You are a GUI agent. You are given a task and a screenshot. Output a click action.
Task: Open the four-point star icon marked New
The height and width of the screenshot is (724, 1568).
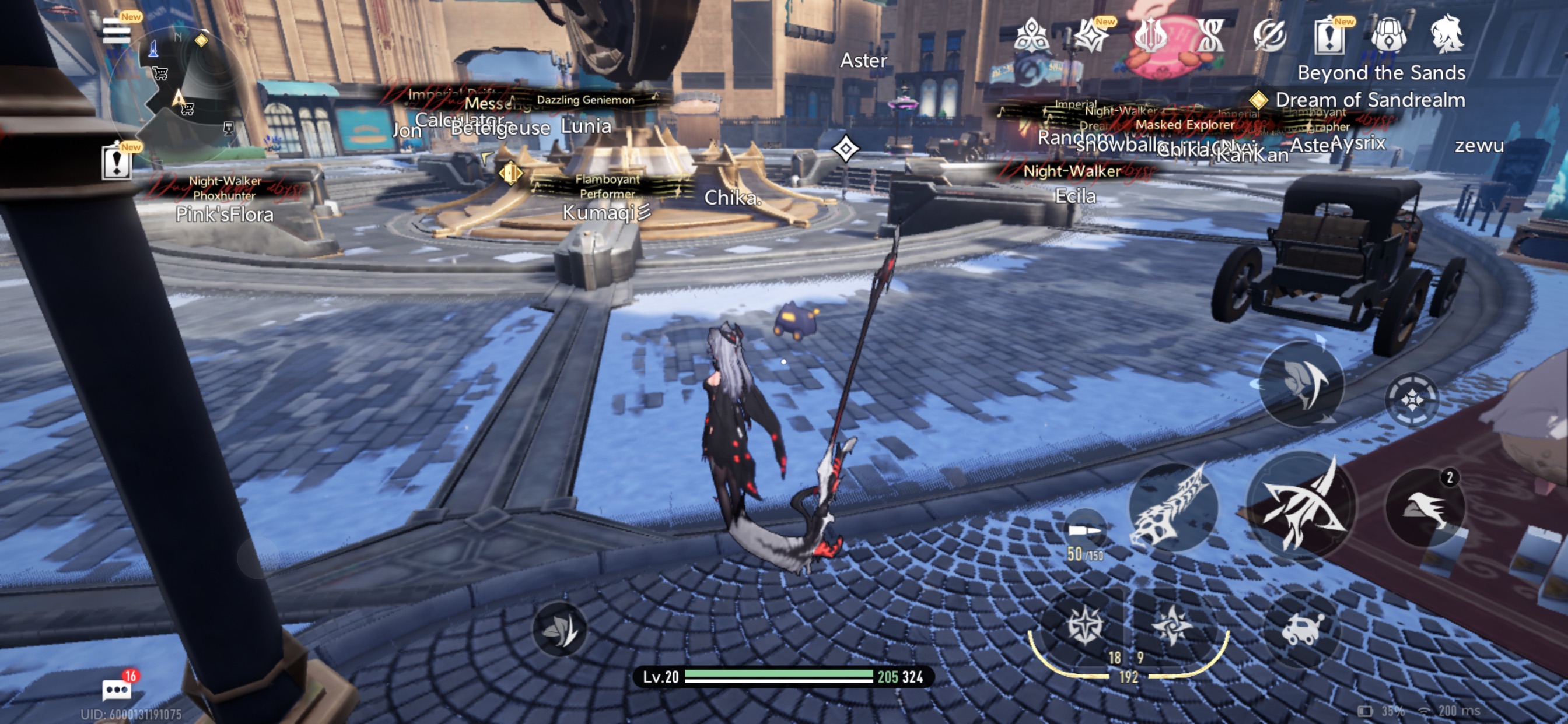point(1091,36)
